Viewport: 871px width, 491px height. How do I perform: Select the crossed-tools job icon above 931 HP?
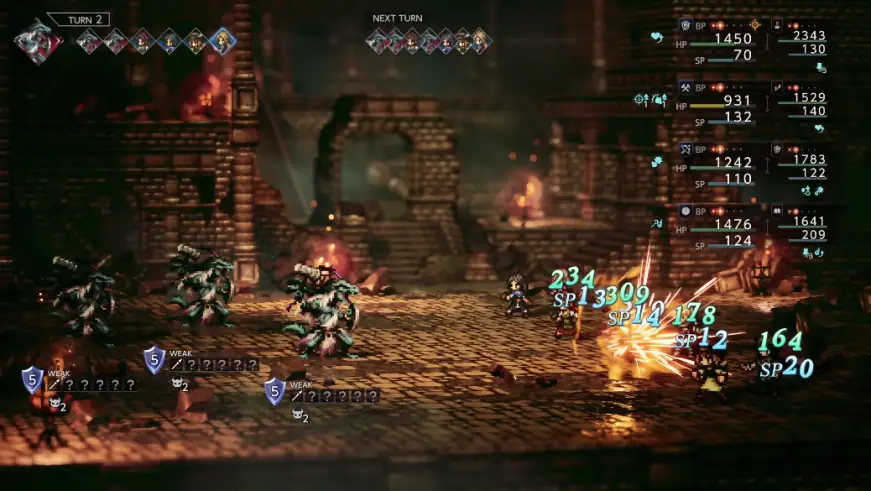tap(686, 87)
